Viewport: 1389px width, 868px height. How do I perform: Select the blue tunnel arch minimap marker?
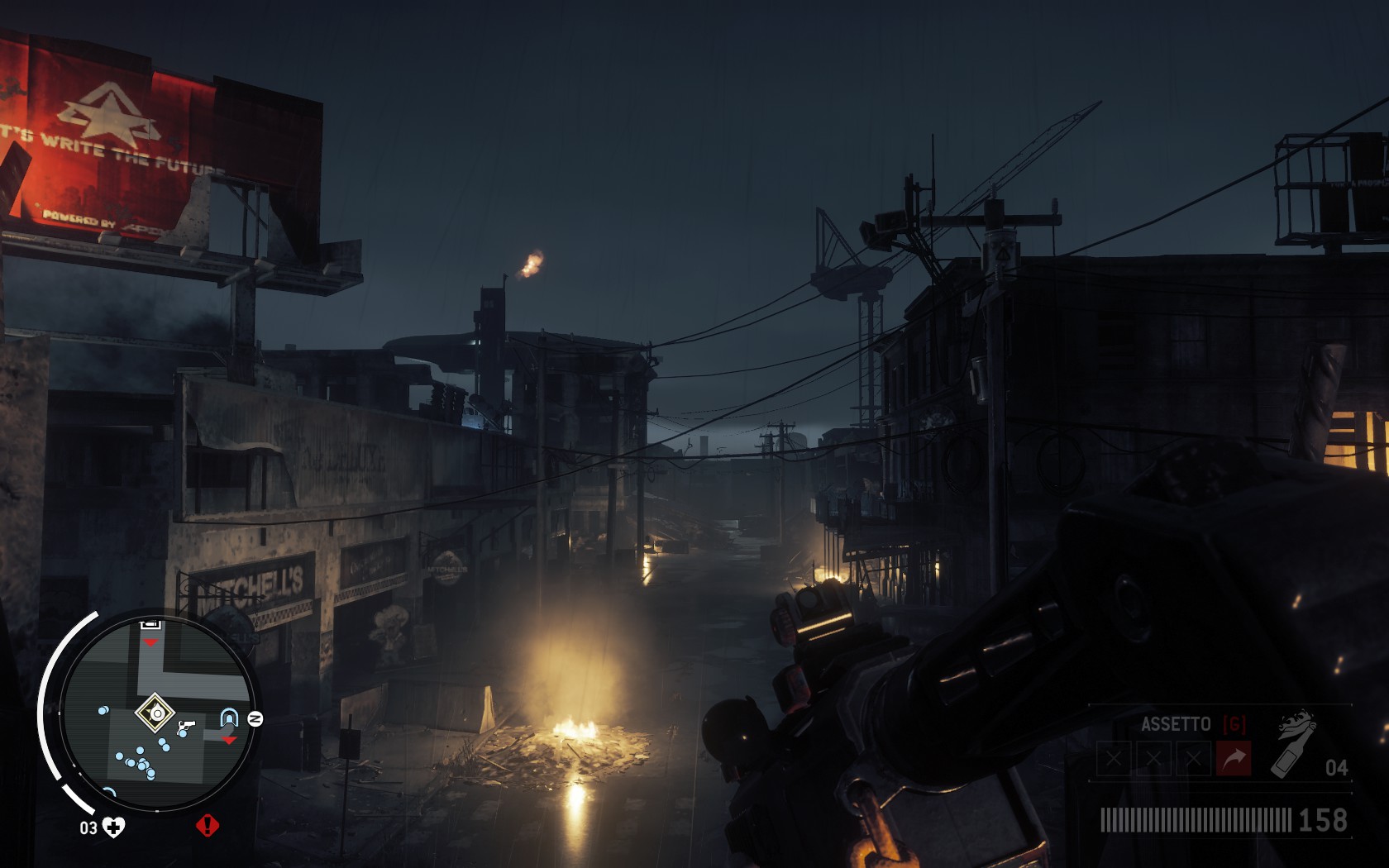click(229, 717)
